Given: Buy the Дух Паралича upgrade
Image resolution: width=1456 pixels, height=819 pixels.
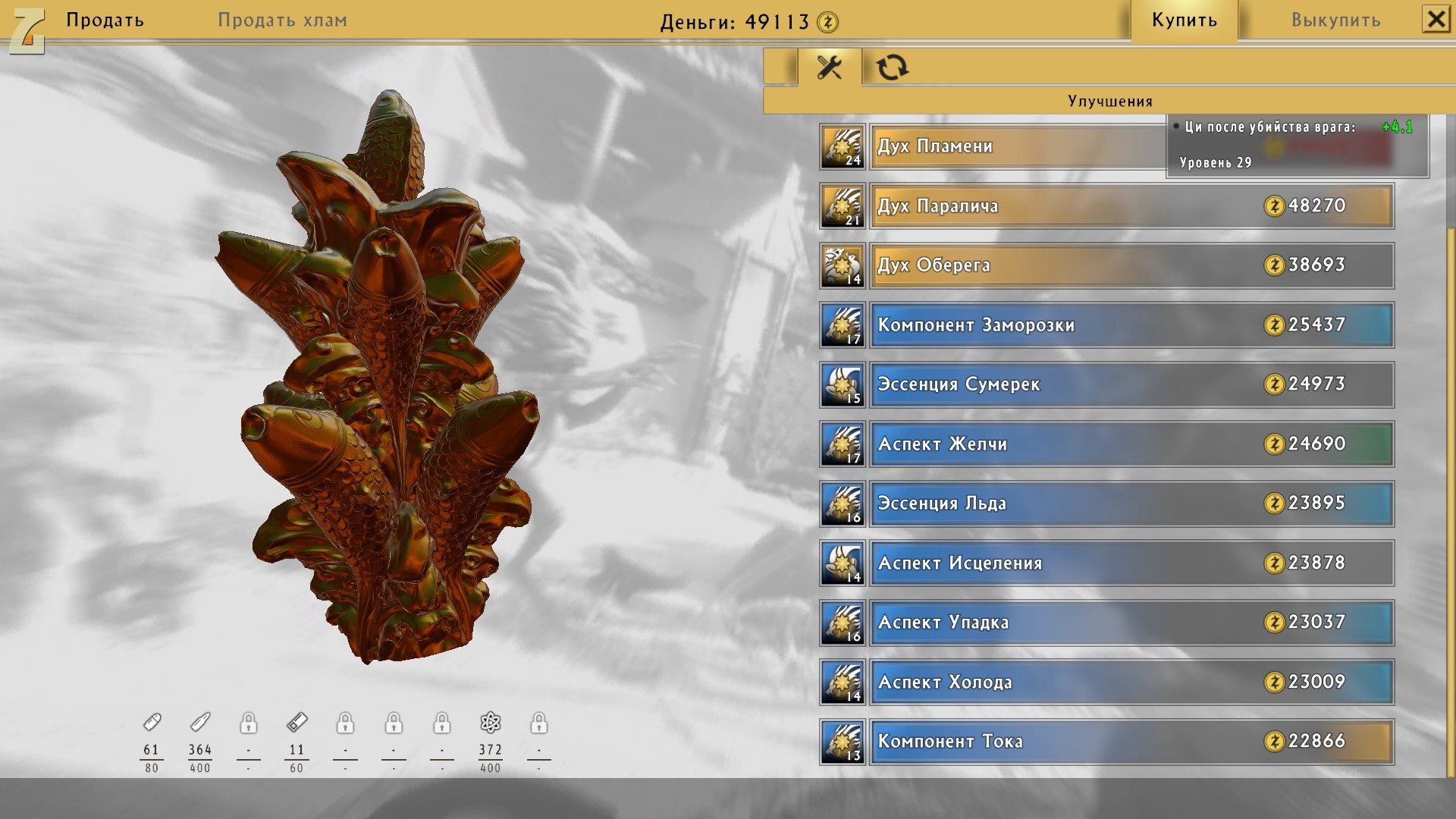Looking at the screenshot, I should (x=1131, y=206).
